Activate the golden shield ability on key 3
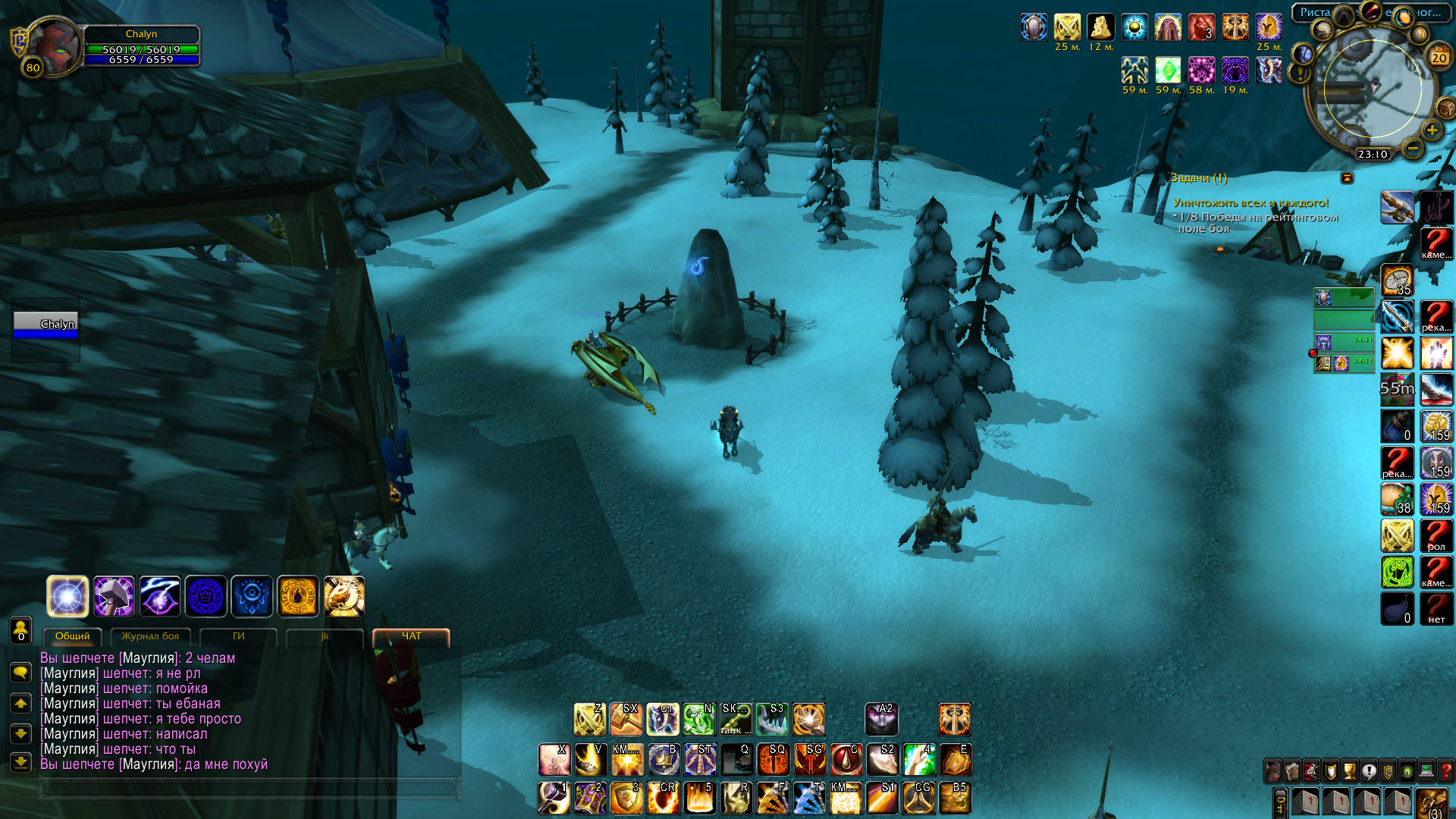 (626, 798)
